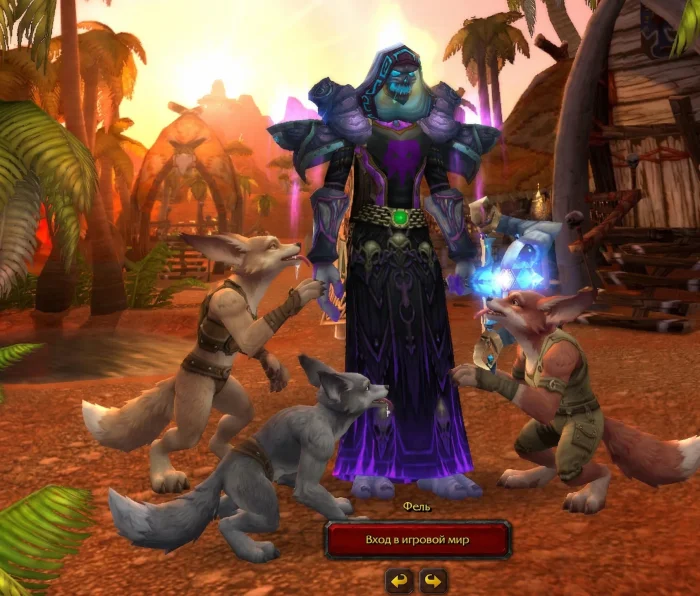Viewport: 700px width, 596px height.
Task: Click the red "Вход в игровой мир" button
Action: (x=418, y=540)
